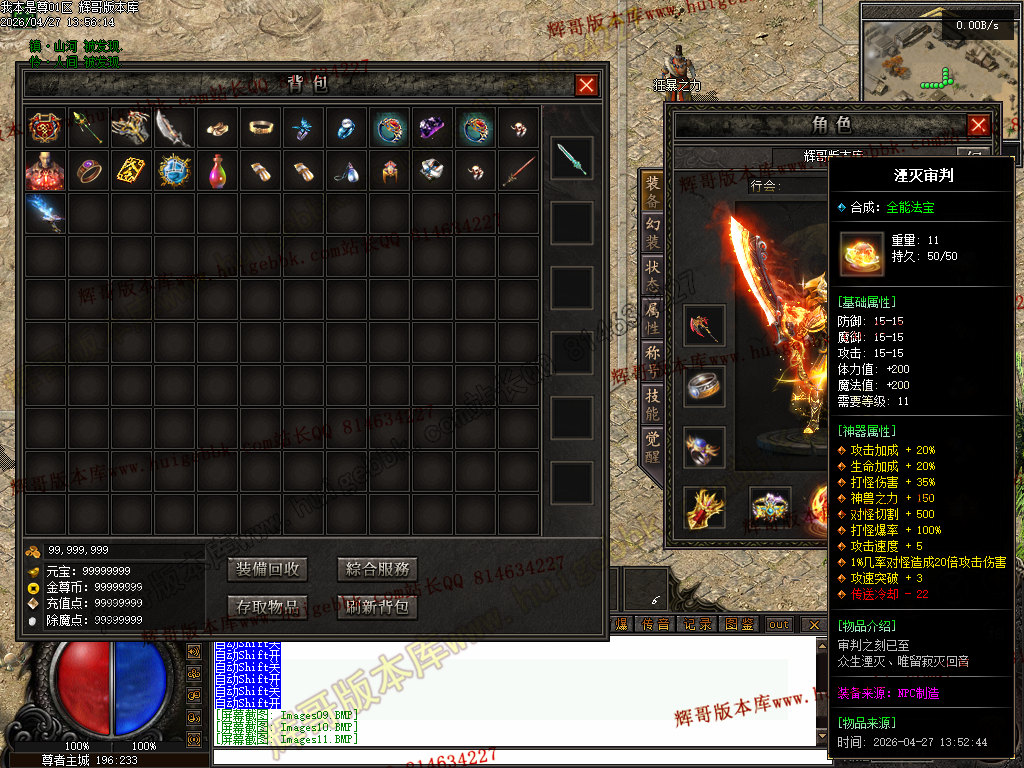
Task: Open the 属性 attributes tab
Action: pyautogui.click(x=652, y=319)
